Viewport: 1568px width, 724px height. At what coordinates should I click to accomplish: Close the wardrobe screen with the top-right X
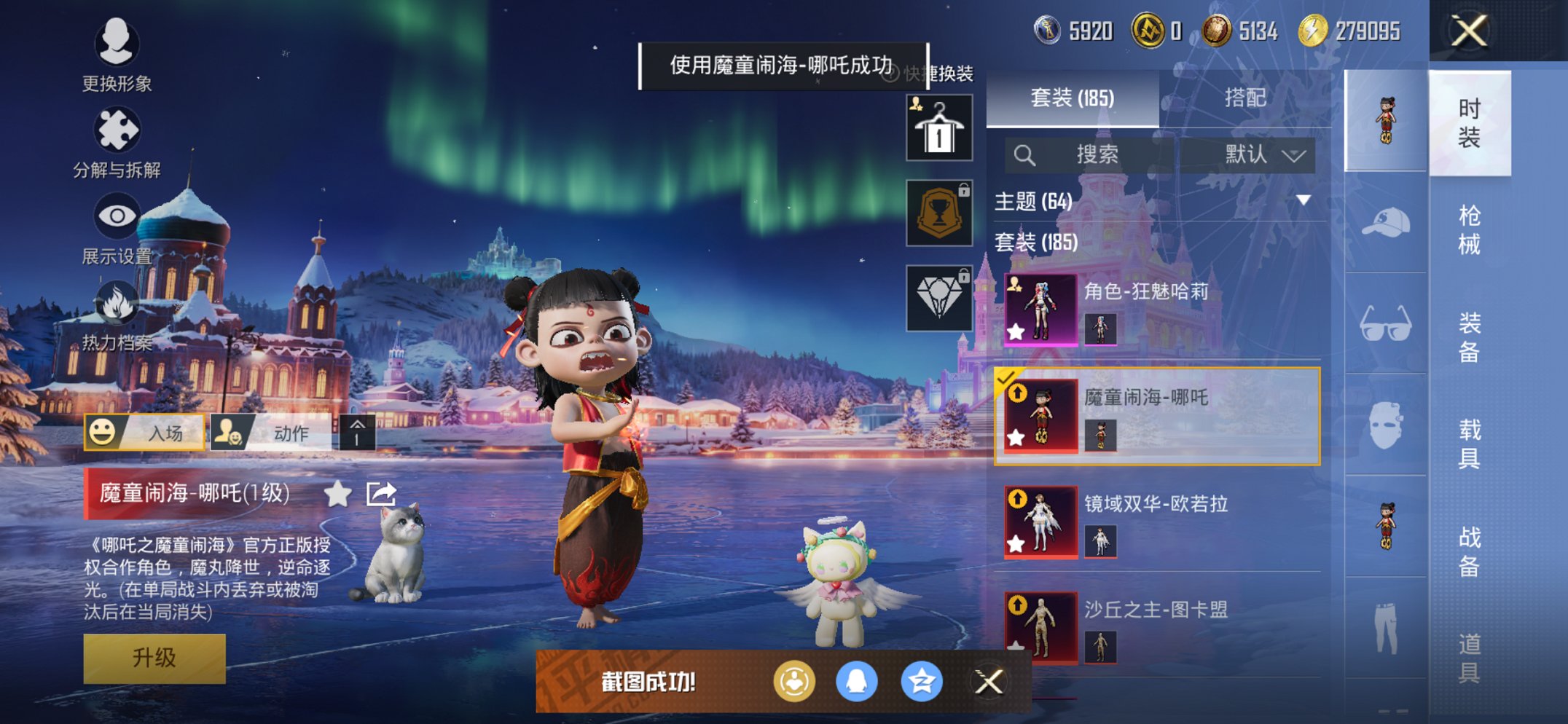coord(1468,31)
